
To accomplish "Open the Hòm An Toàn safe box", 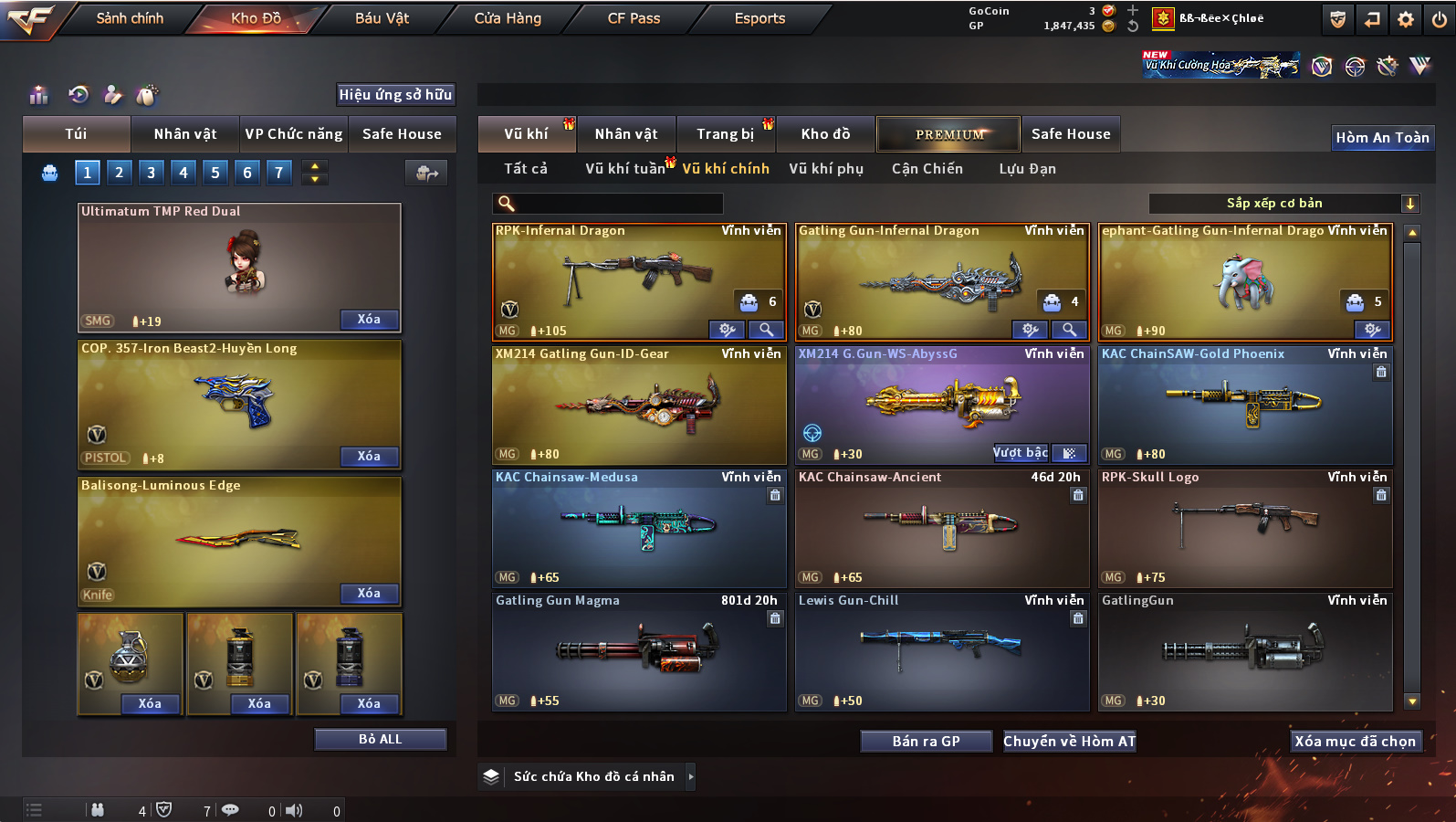I will click(1382, 138).
